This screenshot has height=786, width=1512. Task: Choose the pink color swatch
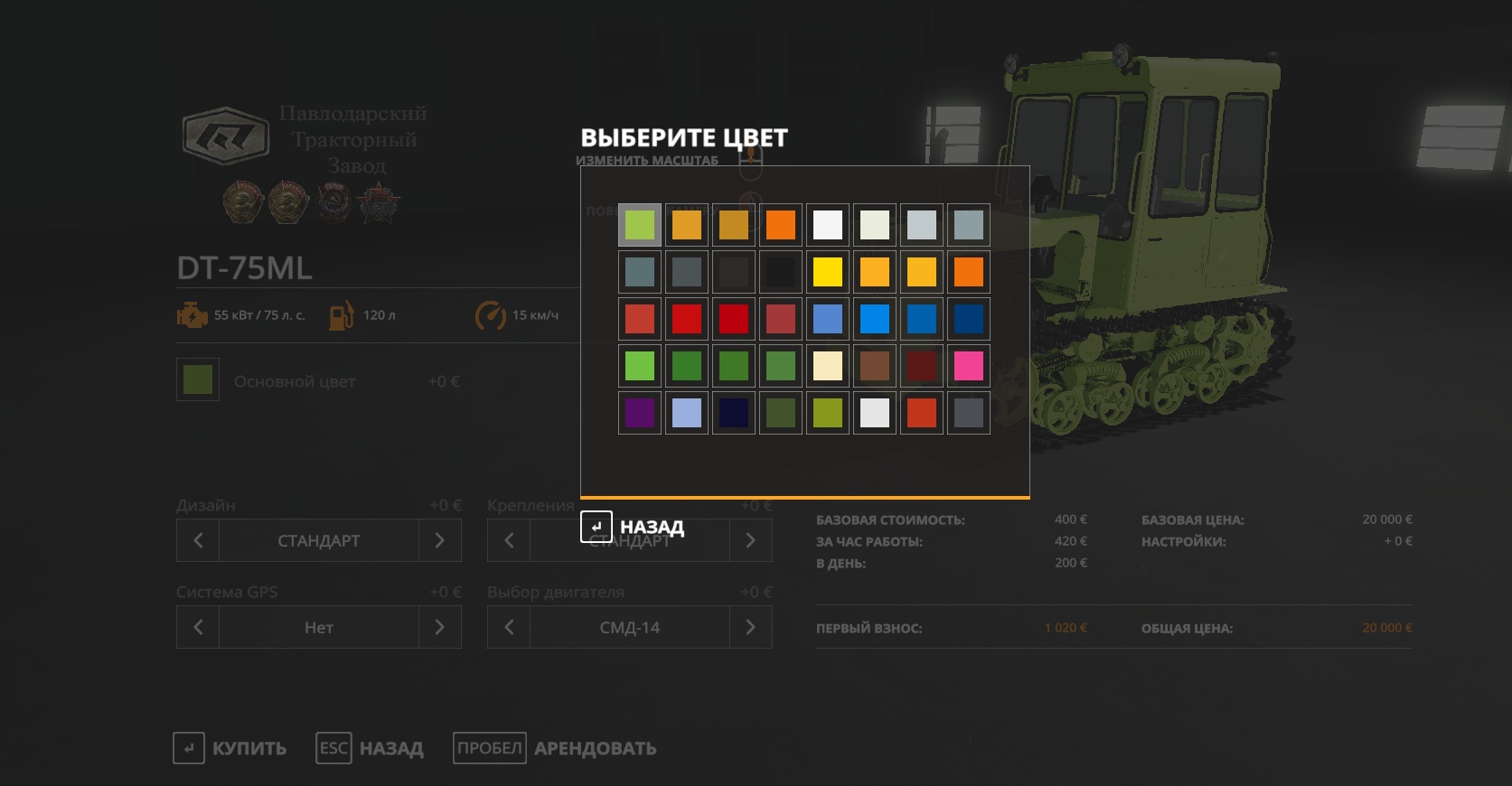pyautogui.click(x=968, y=366)
